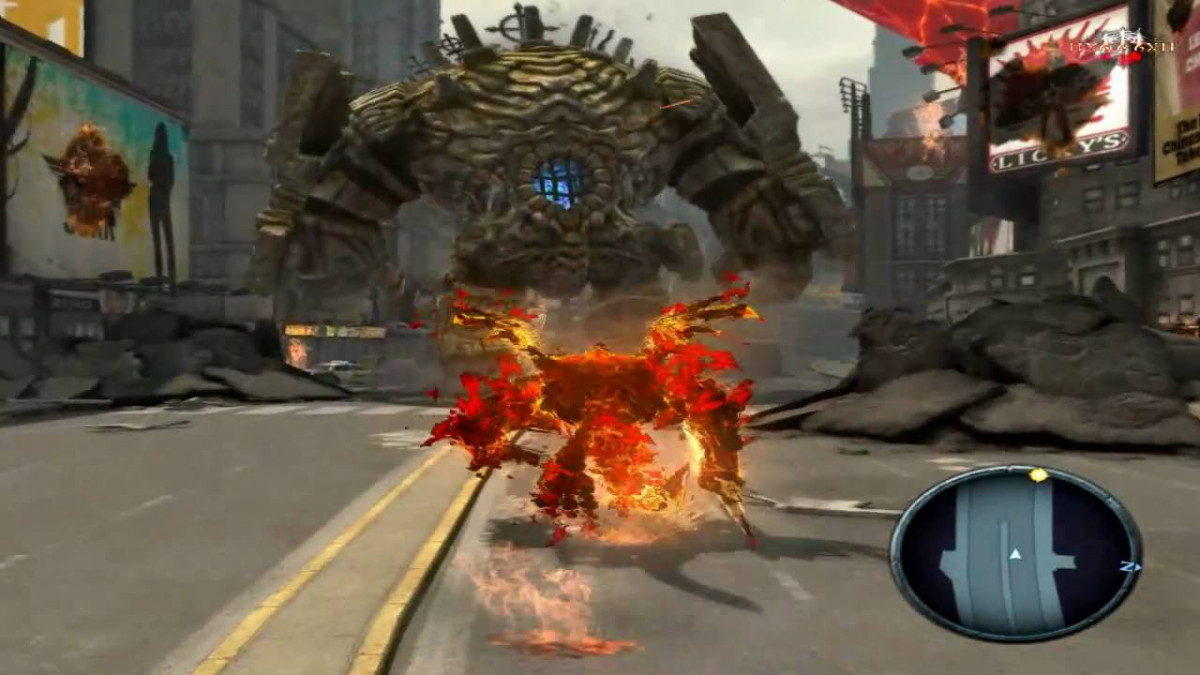Click the oval minimap
This screenshot has height=675, width=1200.
pos(1015,554)
